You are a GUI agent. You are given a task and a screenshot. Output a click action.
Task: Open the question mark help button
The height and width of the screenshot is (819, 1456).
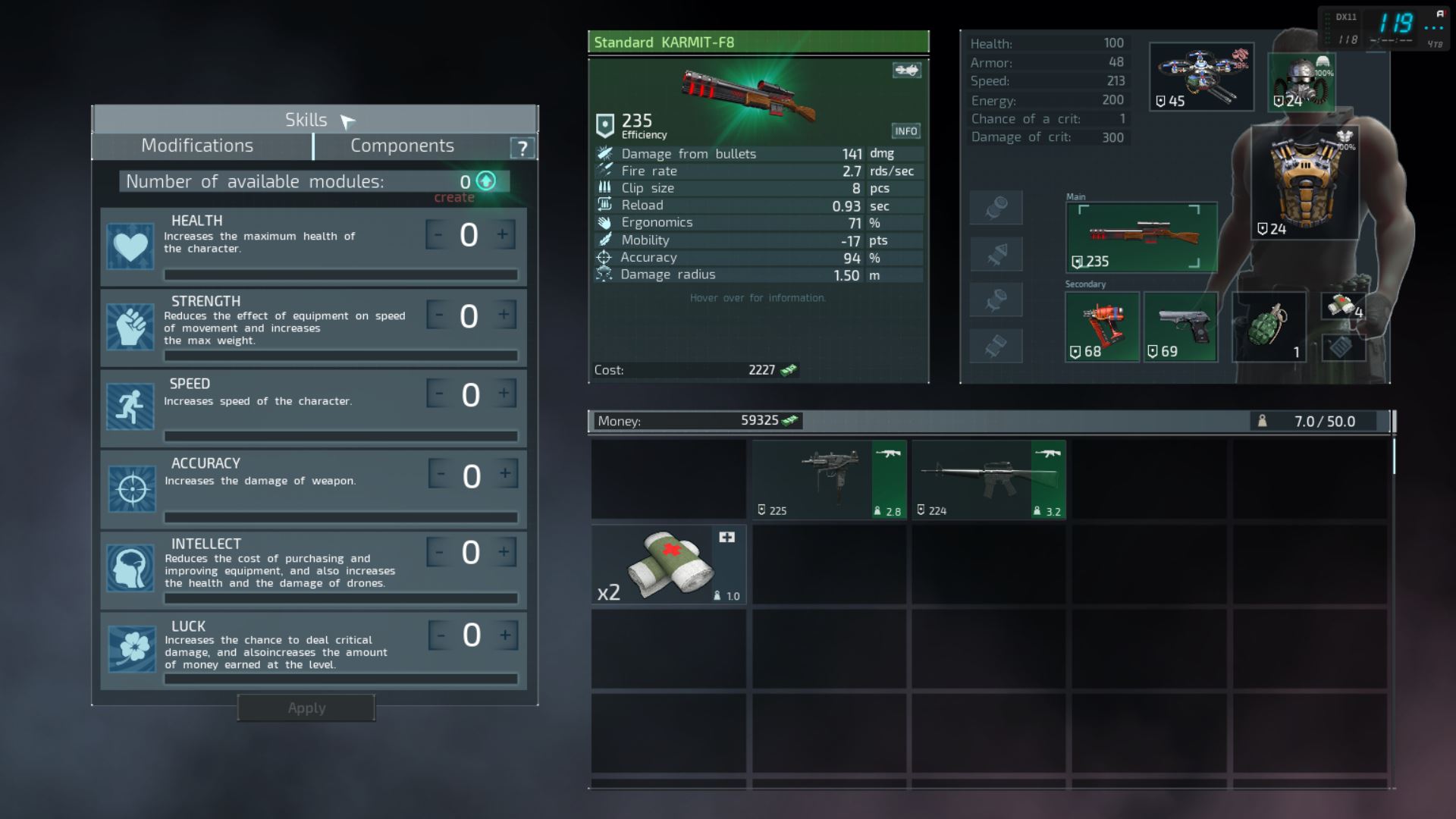click(x=522, y=148)
